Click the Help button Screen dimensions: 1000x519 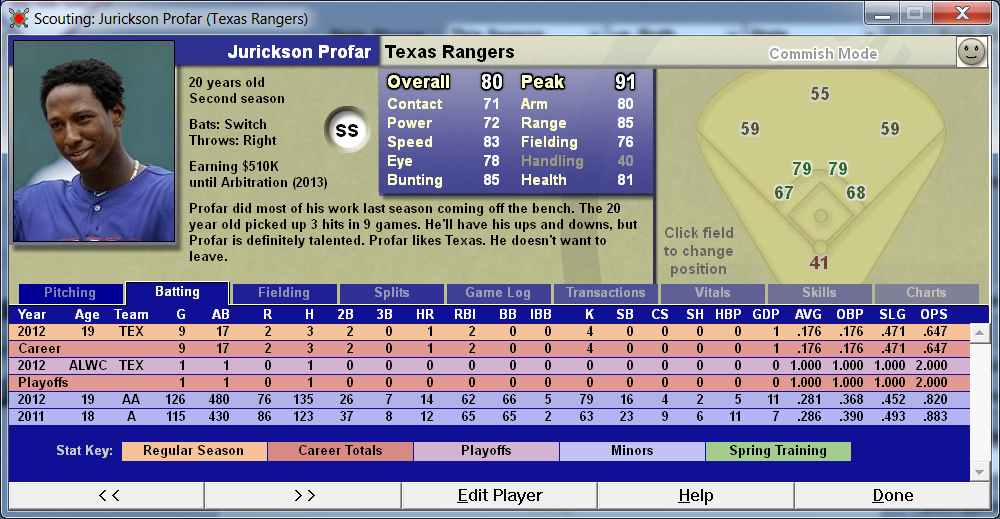(x=695, y=495)
